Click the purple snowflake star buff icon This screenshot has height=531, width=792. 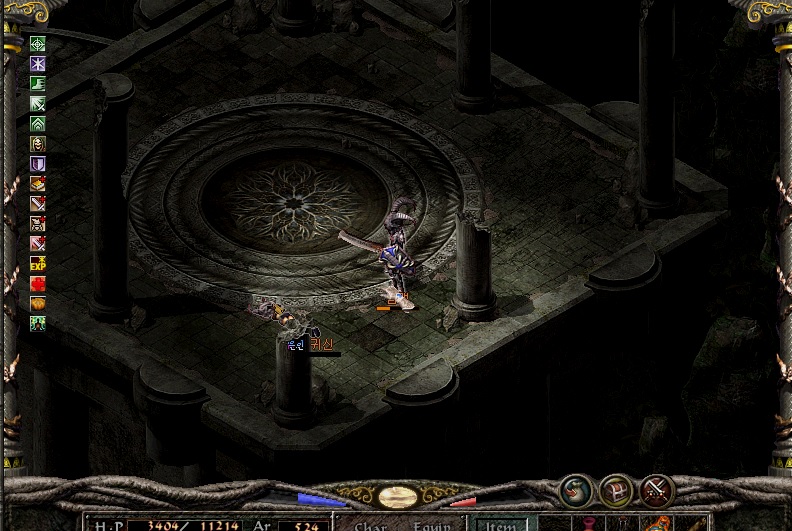[38, 64]
